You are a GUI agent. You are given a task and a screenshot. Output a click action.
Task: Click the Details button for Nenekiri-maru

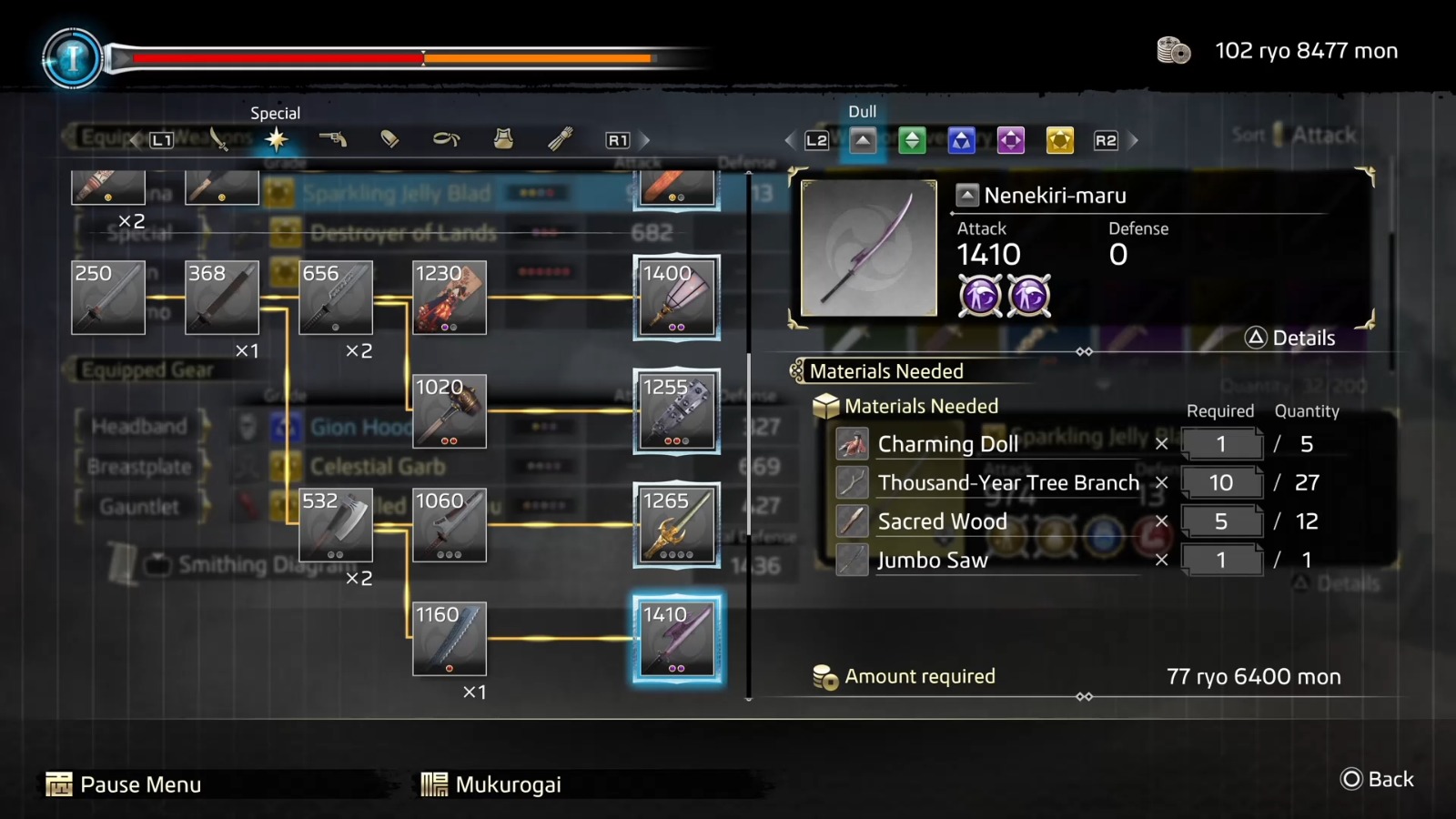tap(1290, 338)
